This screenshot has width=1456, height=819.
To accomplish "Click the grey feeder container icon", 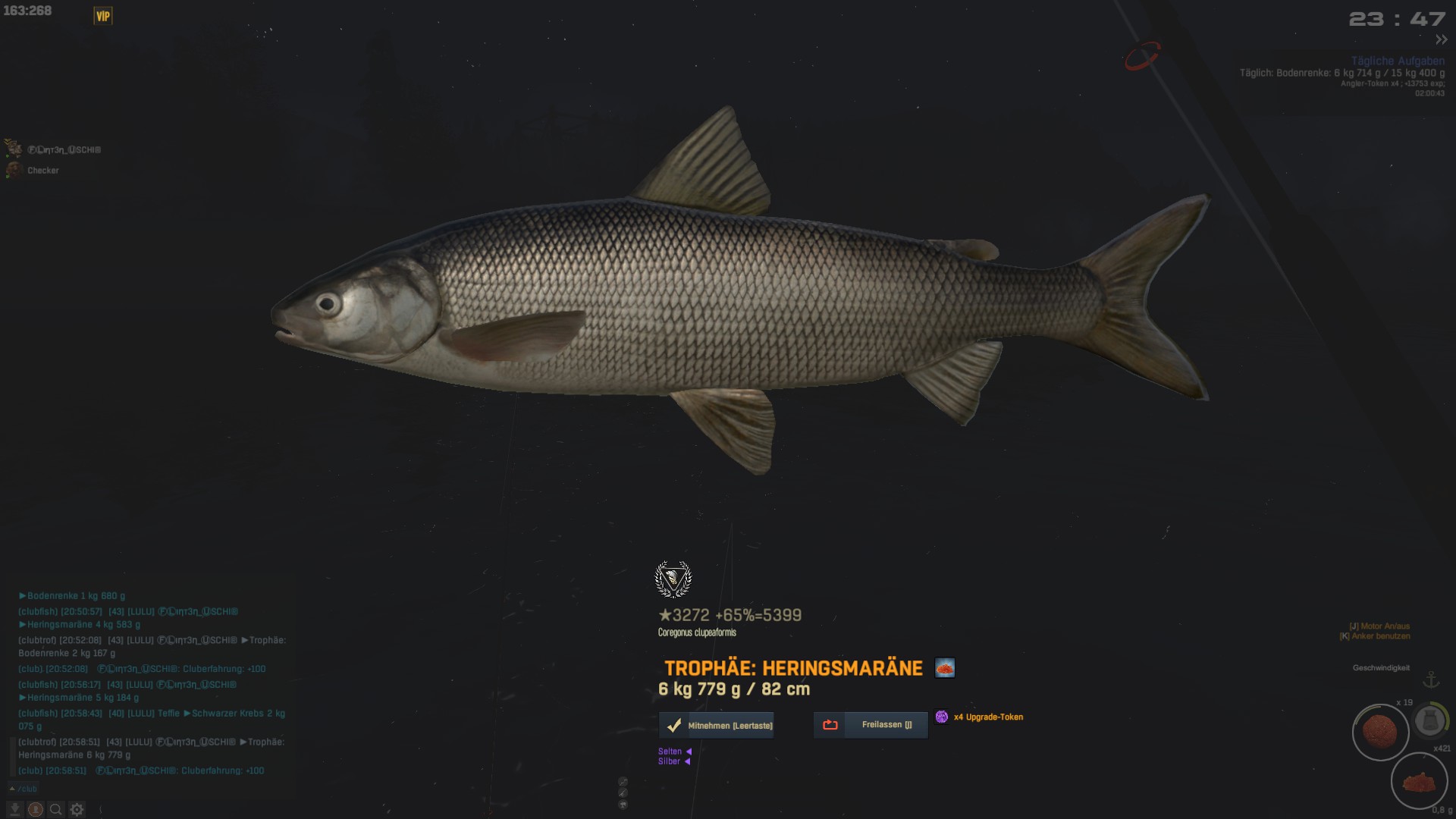I will [x=1430, y=720].
